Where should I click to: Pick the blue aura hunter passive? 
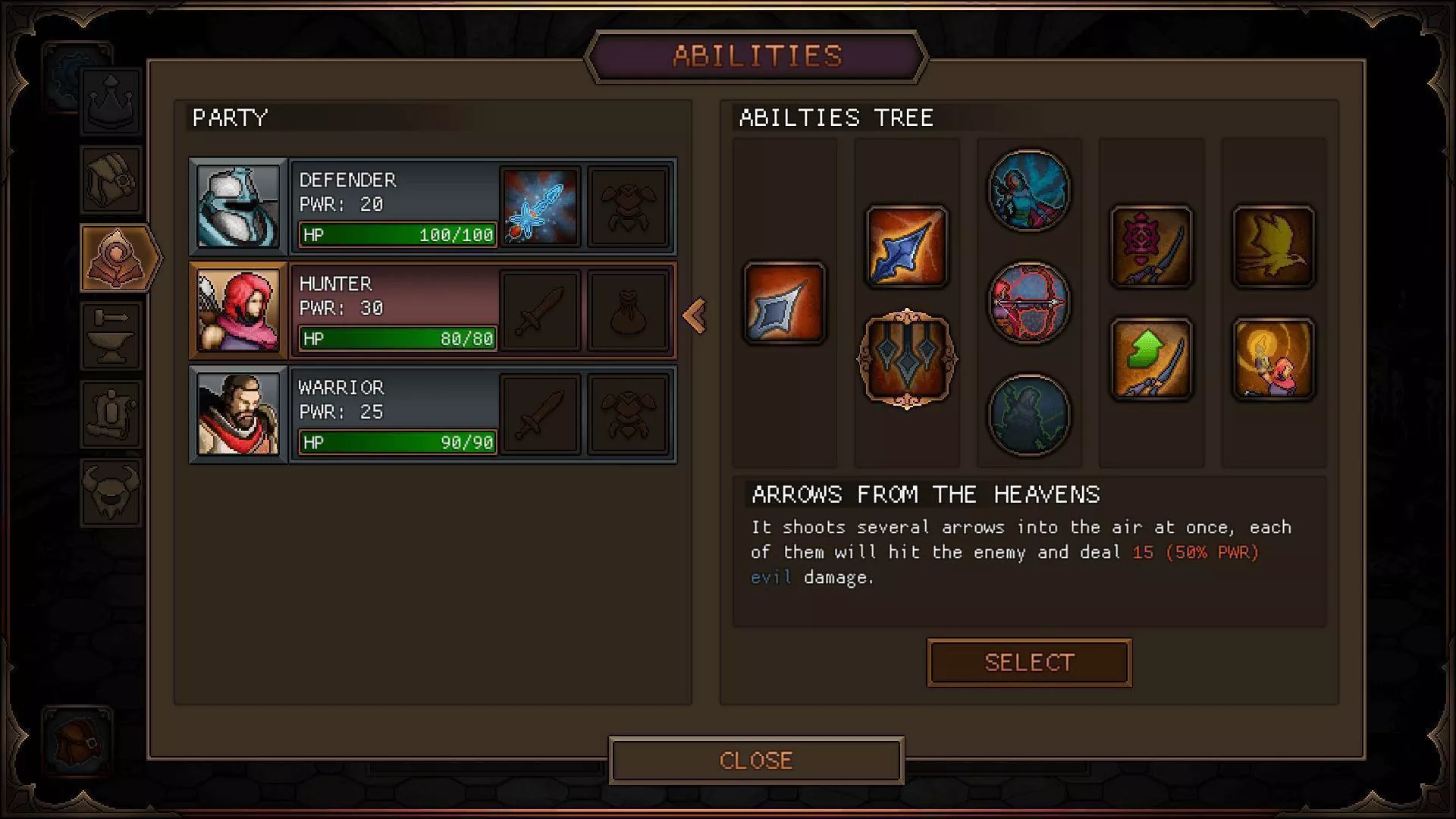(1029, 190)
